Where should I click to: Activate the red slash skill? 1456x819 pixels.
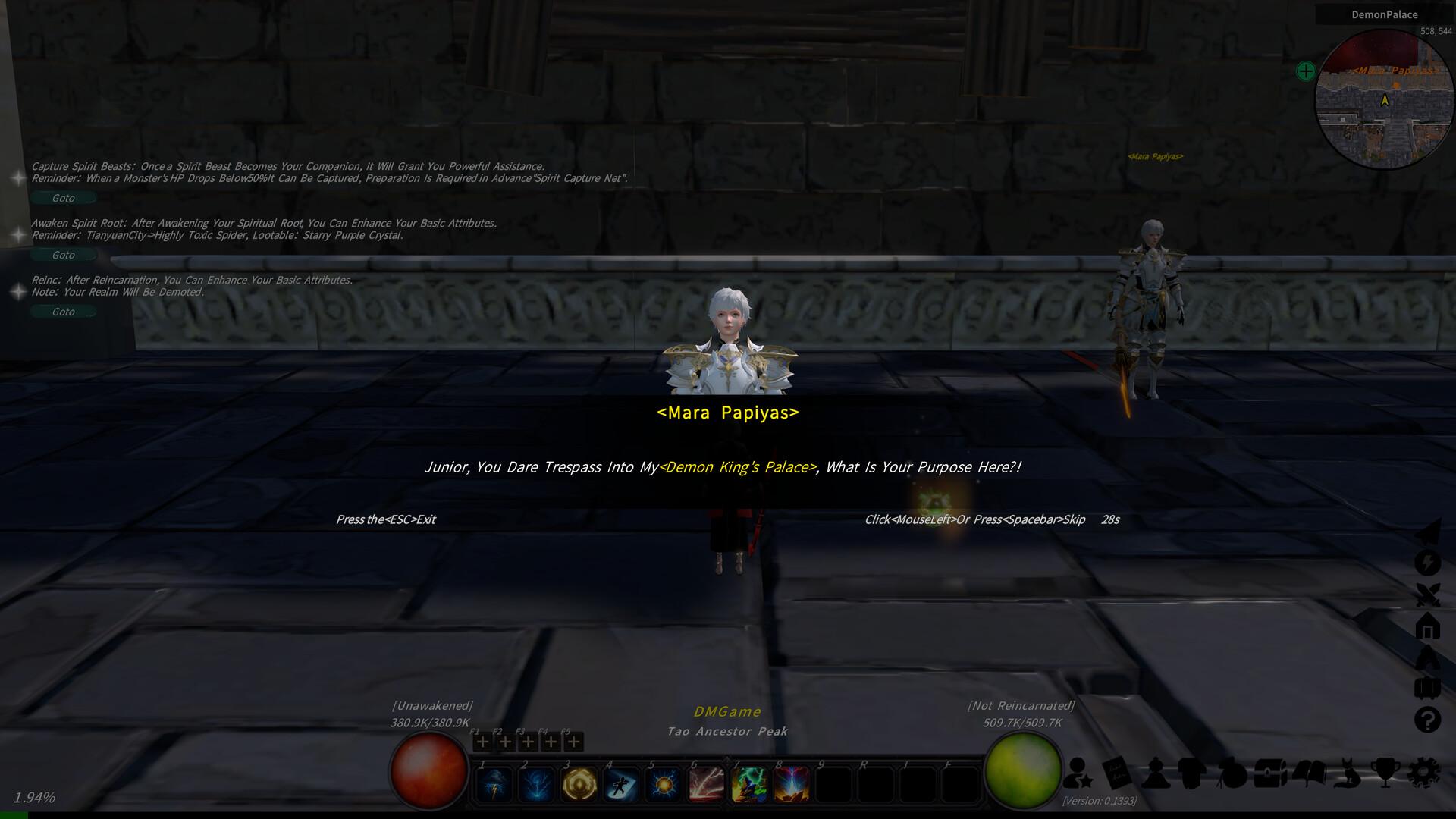pos(707,785)
